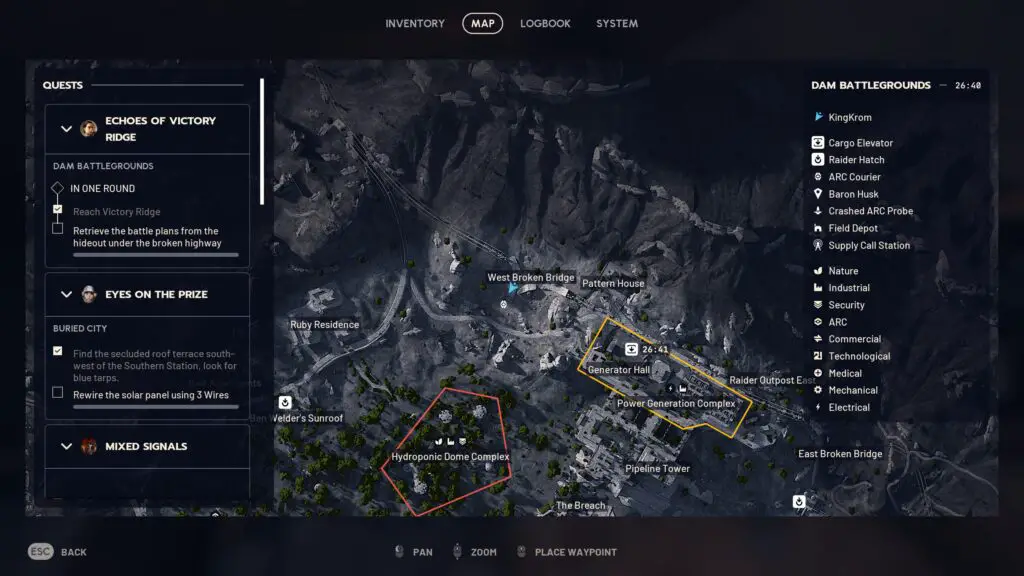Toggle the Raider Hatch legend filter
The height and width of the screenshot is (576, 1024).
[x=856, y=160]
